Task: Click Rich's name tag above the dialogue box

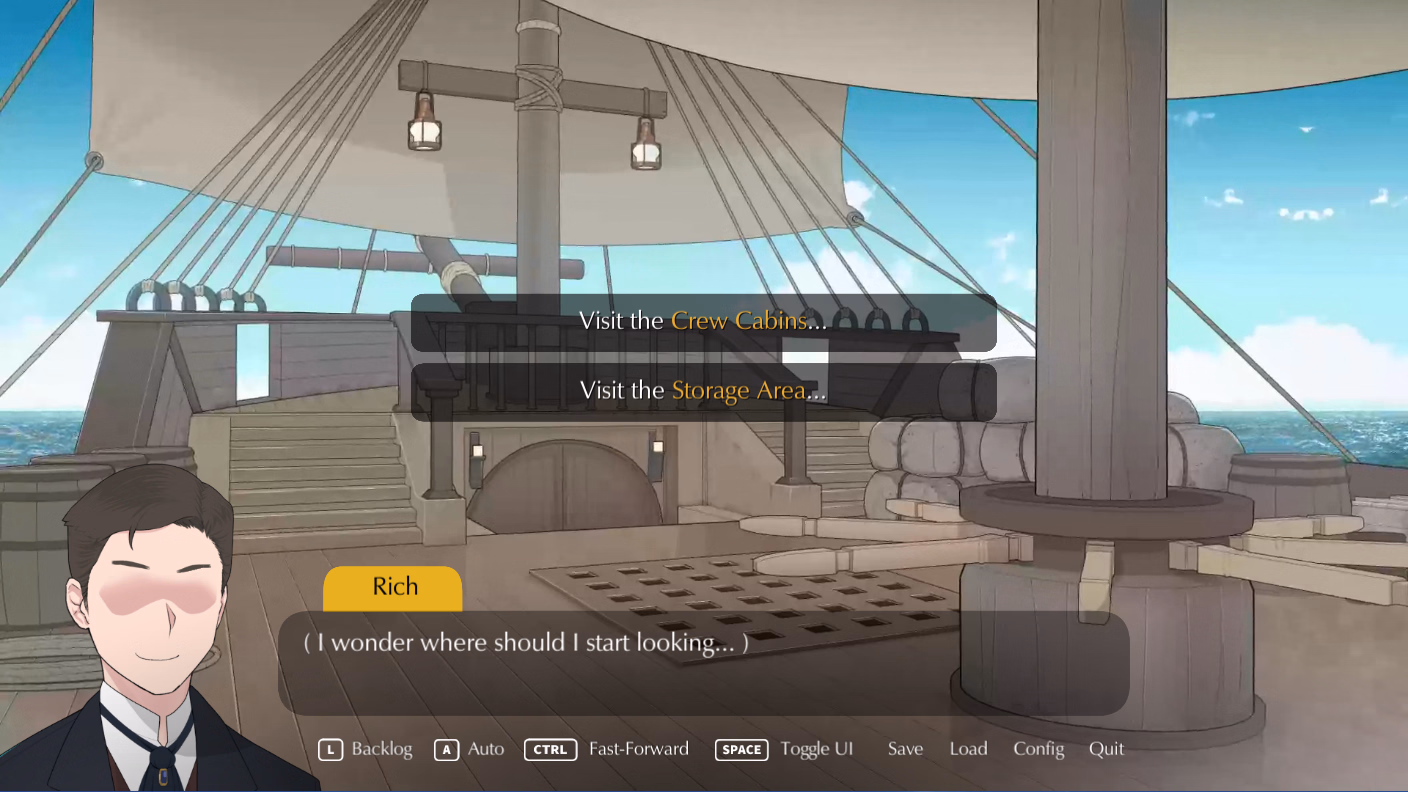Action: 392,586
